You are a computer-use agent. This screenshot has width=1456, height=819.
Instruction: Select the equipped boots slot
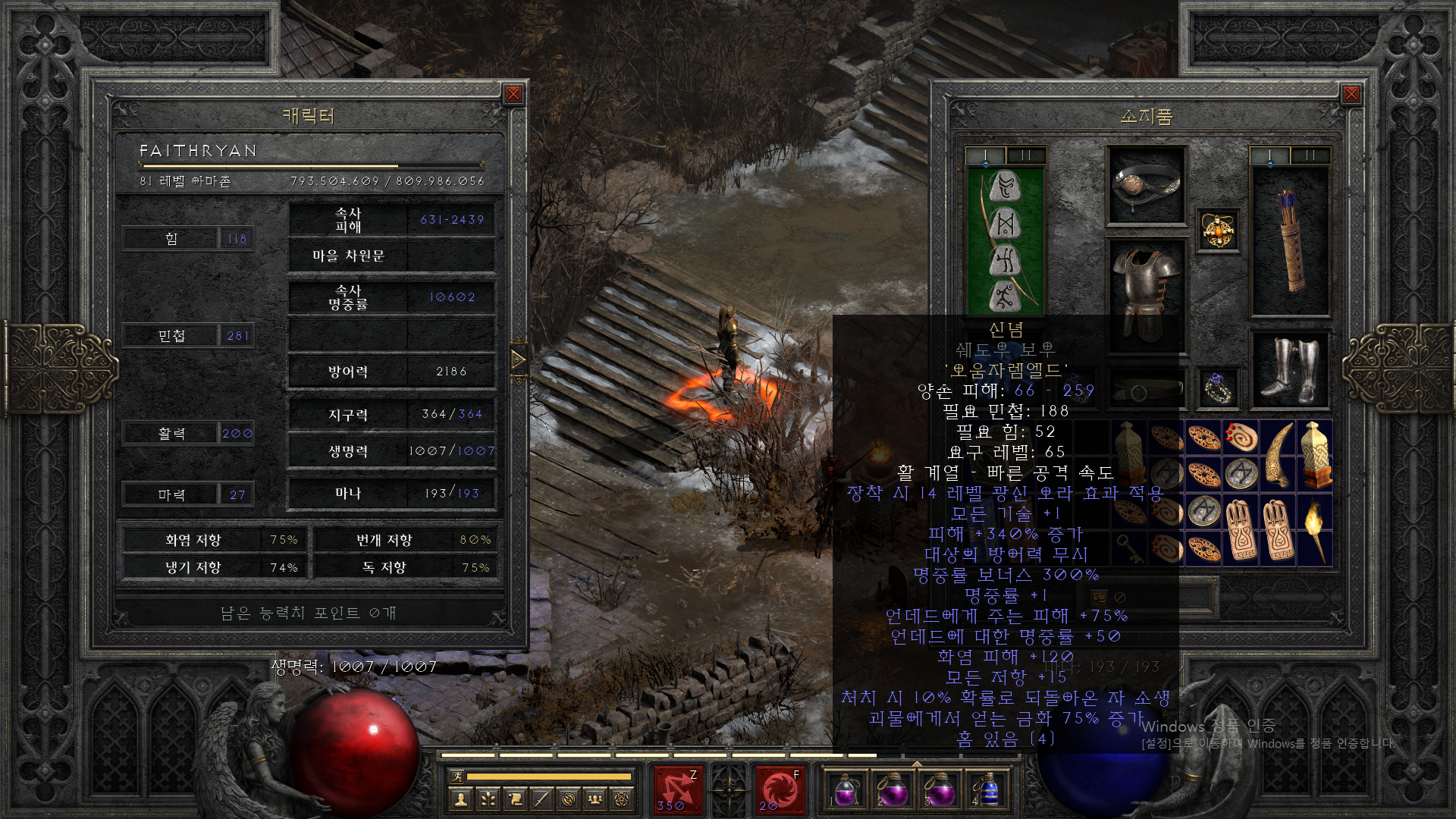click(x=1290, y=370)
